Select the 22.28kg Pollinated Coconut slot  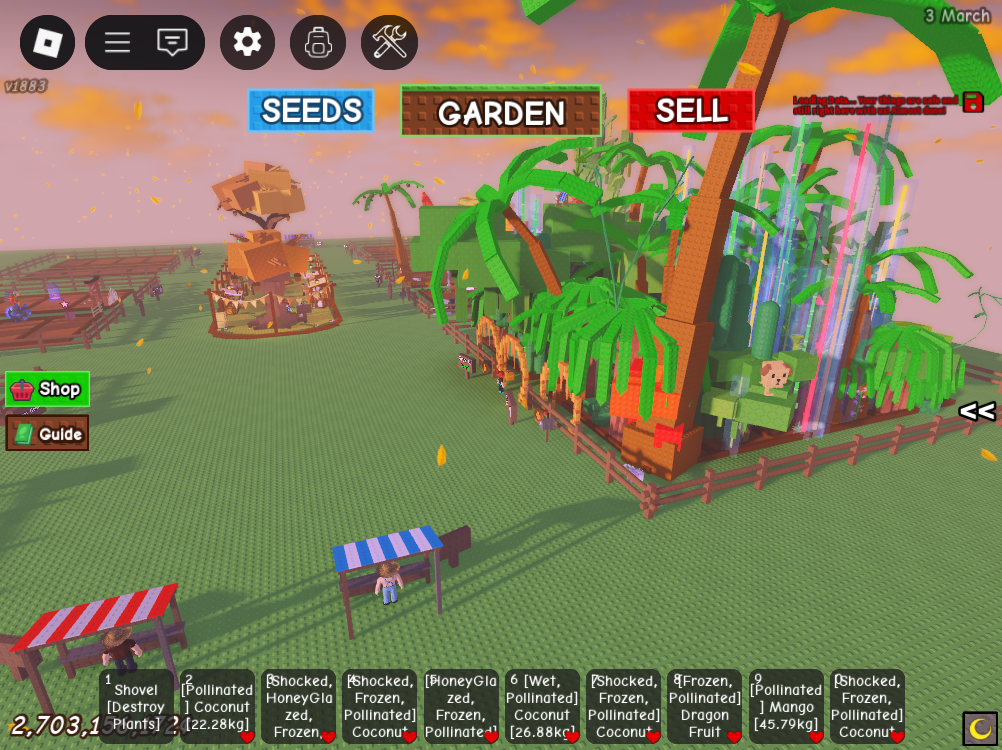[x=217, y=706]
